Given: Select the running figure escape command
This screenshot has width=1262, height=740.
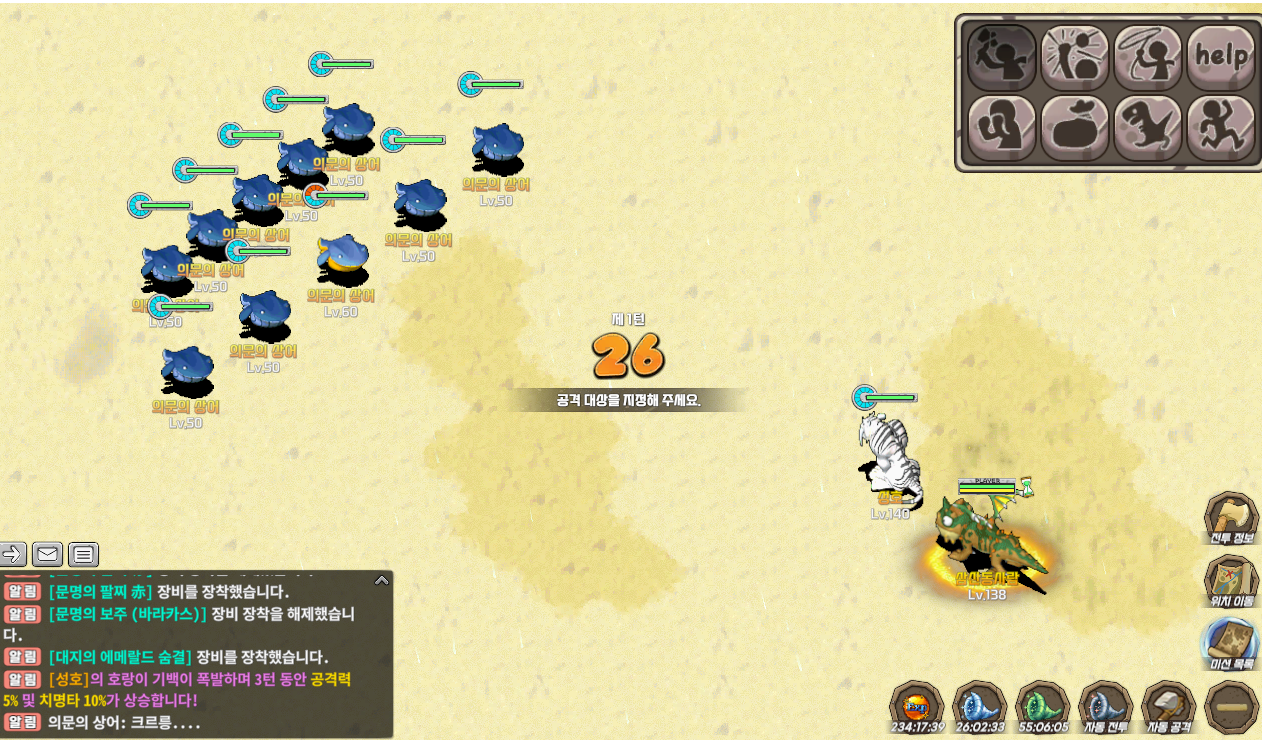Looking at the screenshot, I should pos(1221,128).
